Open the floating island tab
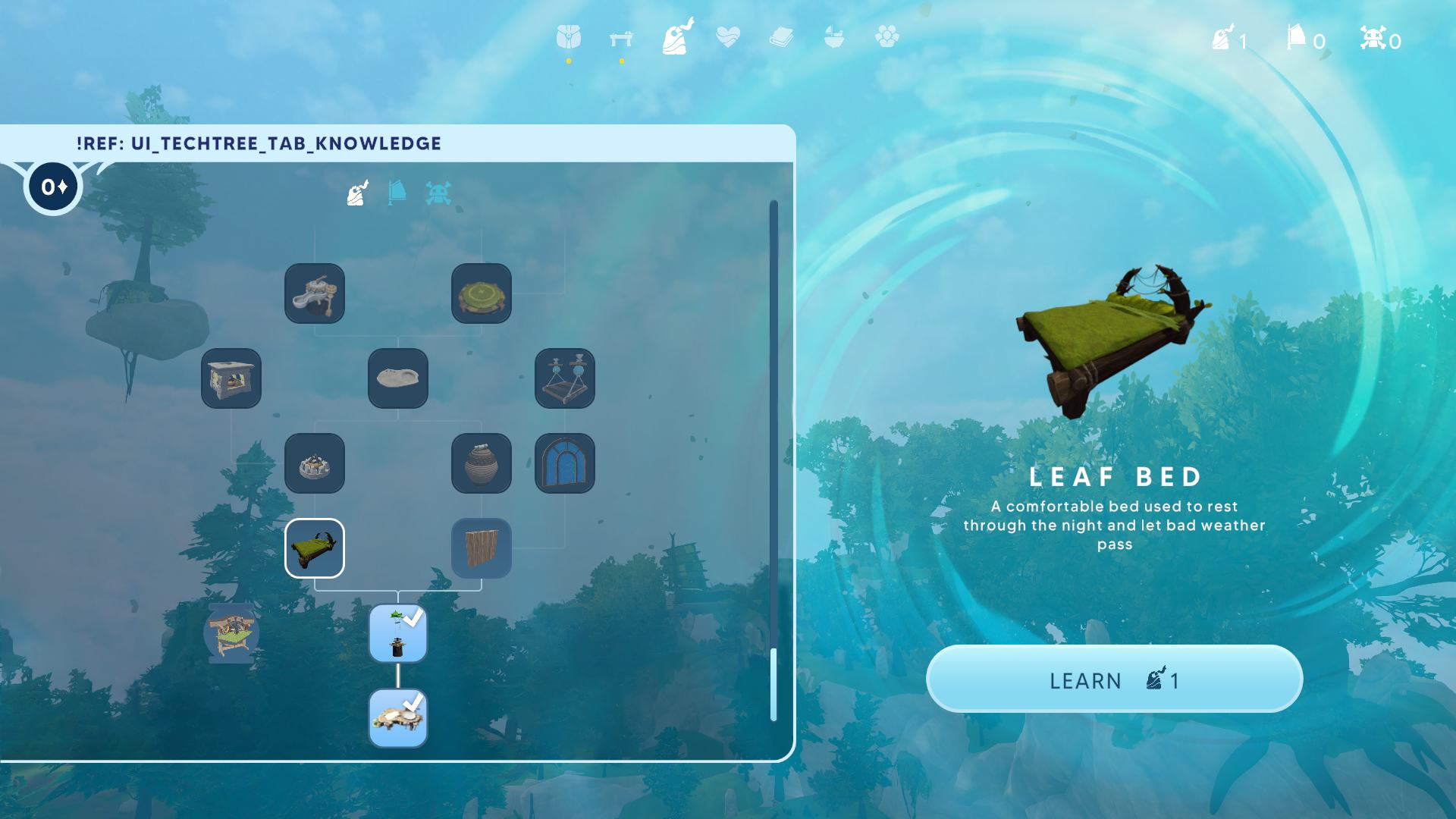 tap(833, 37)
